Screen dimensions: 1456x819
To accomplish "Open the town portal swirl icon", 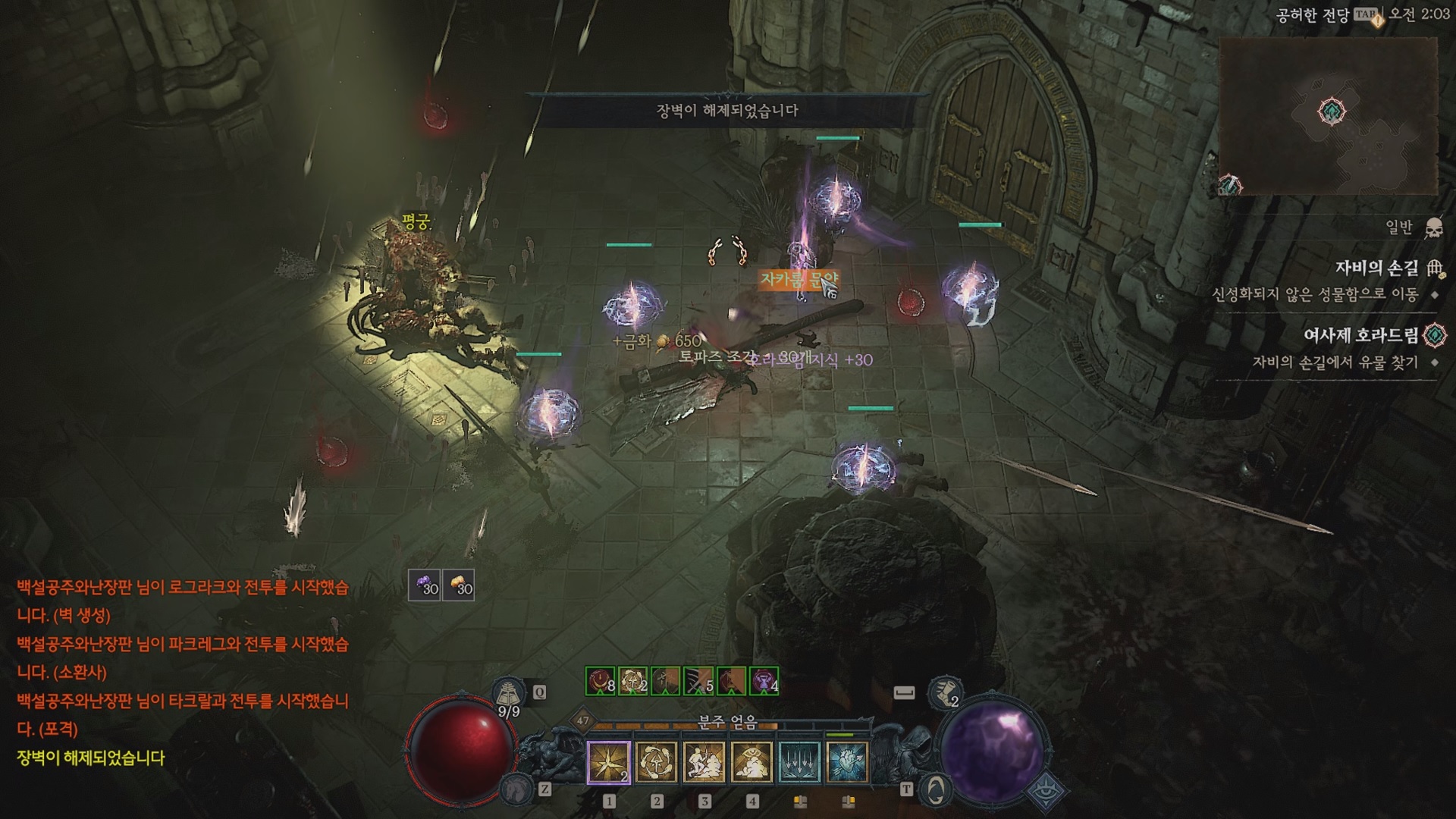I will tap(936, 789).
